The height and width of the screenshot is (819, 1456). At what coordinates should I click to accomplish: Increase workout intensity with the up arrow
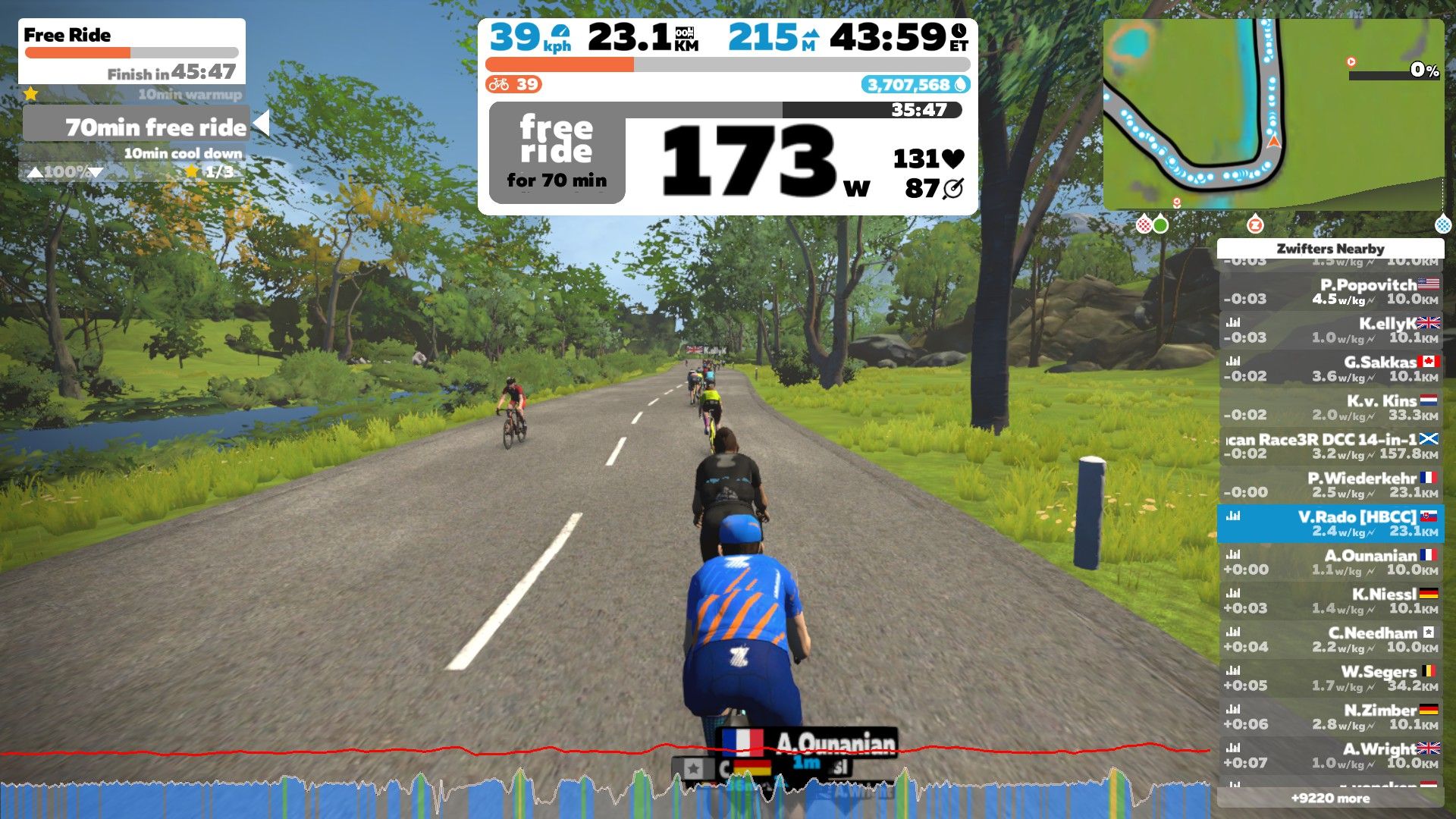[x=35, y=172]
